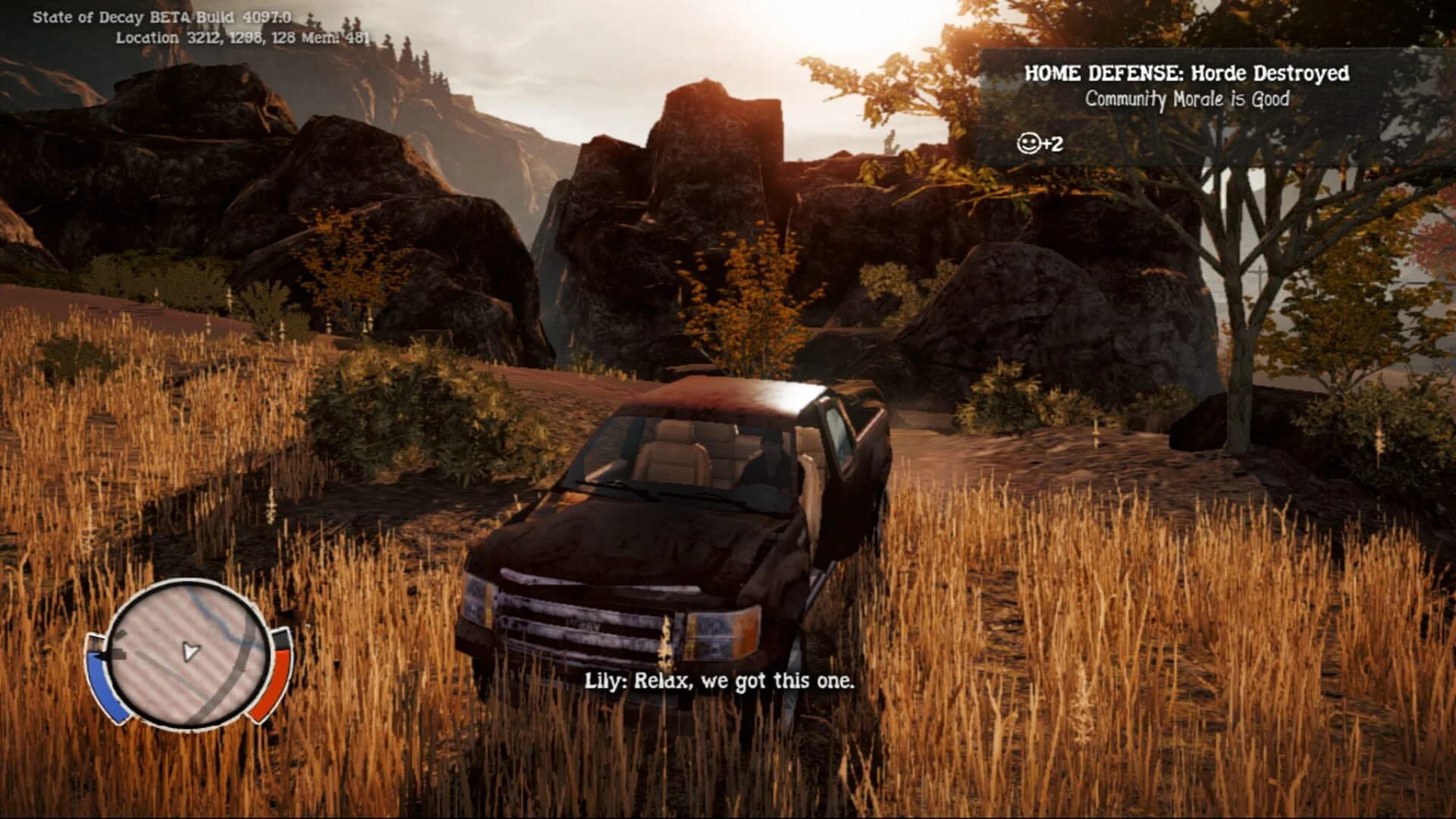Screen dimensions: 1456x819
Task: Click the black segment atop the red arc
Action: coord(281,639)
